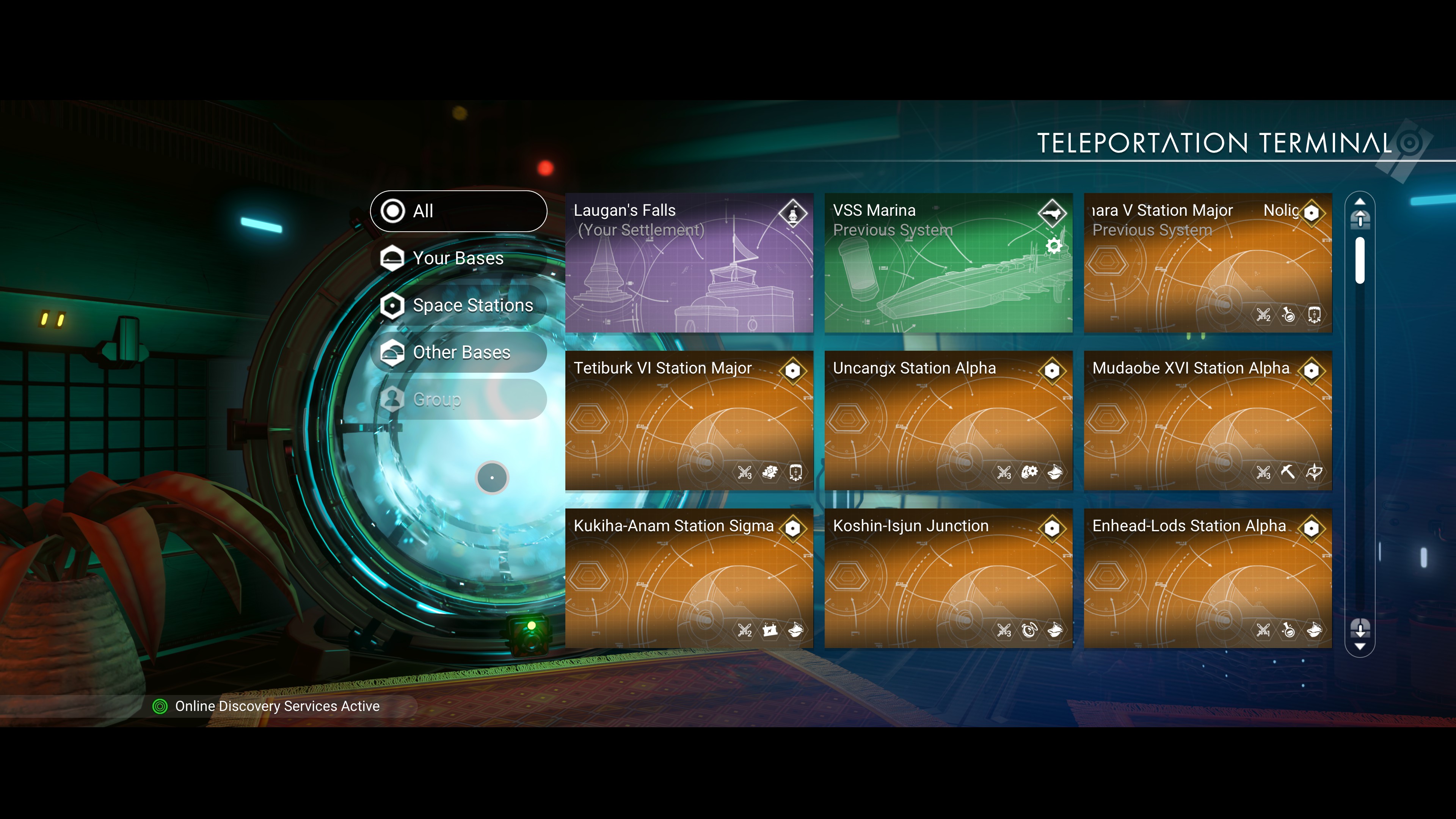Pick Koshin-Isjun Junction destination
The width and height of the screenshot is (1456, 819).
pyautogui.click(x=948, y=578)
